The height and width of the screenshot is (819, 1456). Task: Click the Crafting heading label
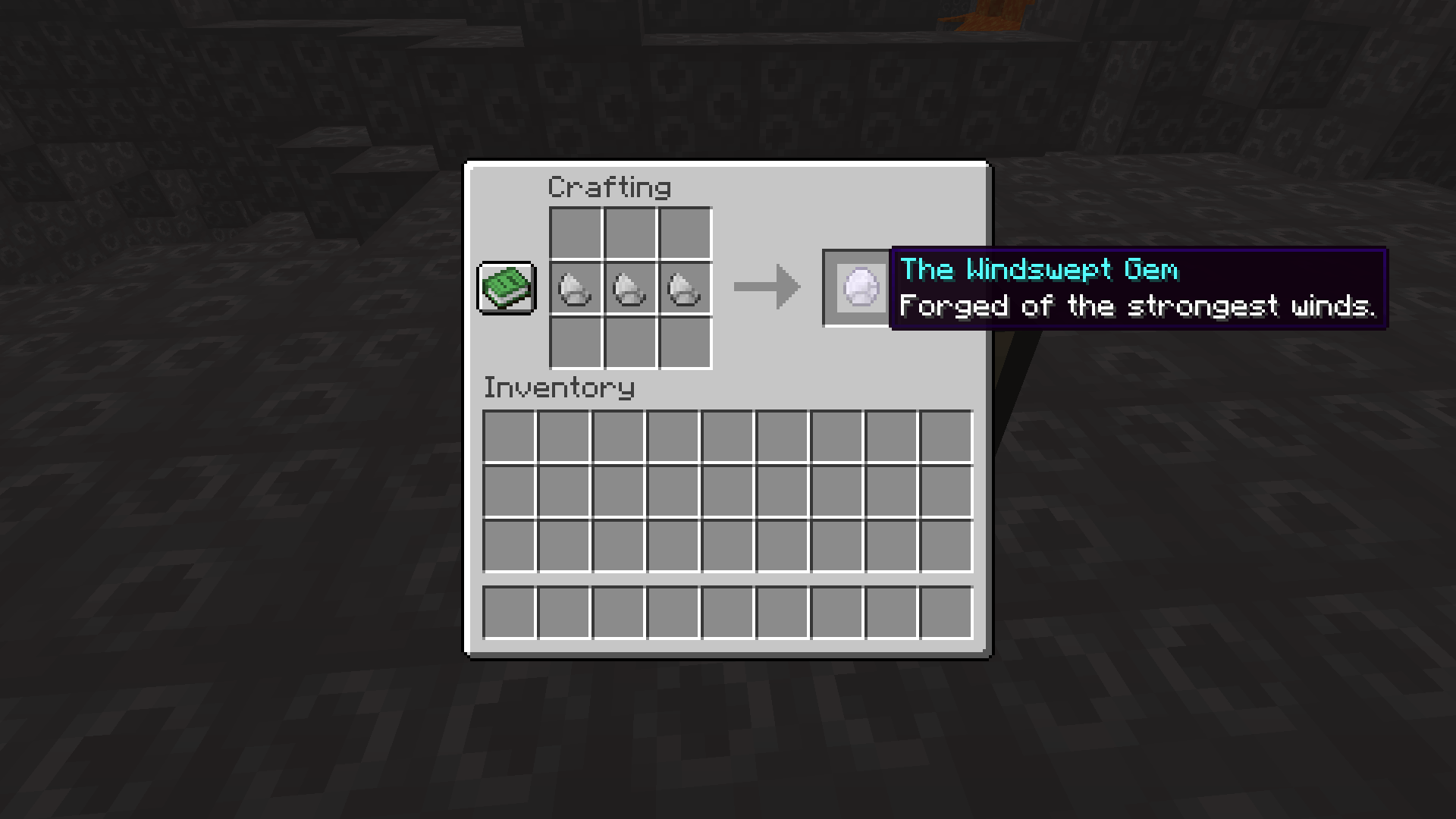(x=610, y=187)
